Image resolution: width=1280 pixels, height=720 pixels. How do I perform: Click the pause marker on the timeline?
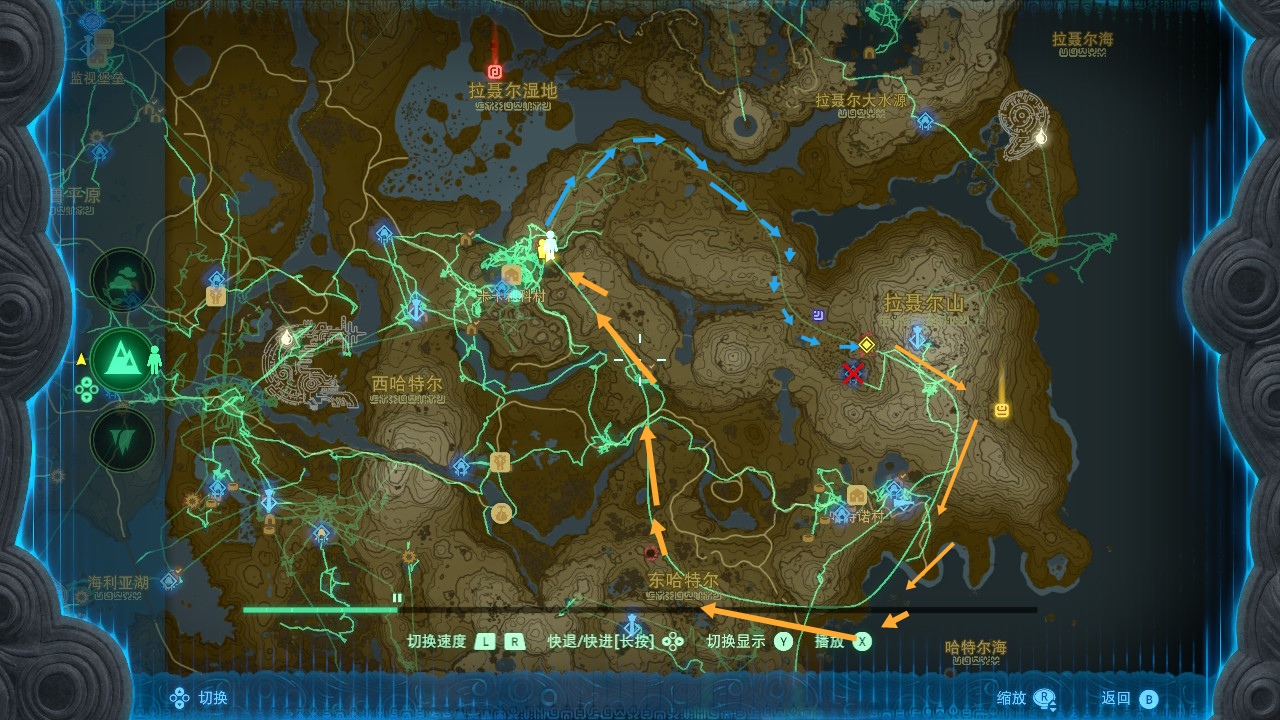pyautogui.click(x=397, y=598)
